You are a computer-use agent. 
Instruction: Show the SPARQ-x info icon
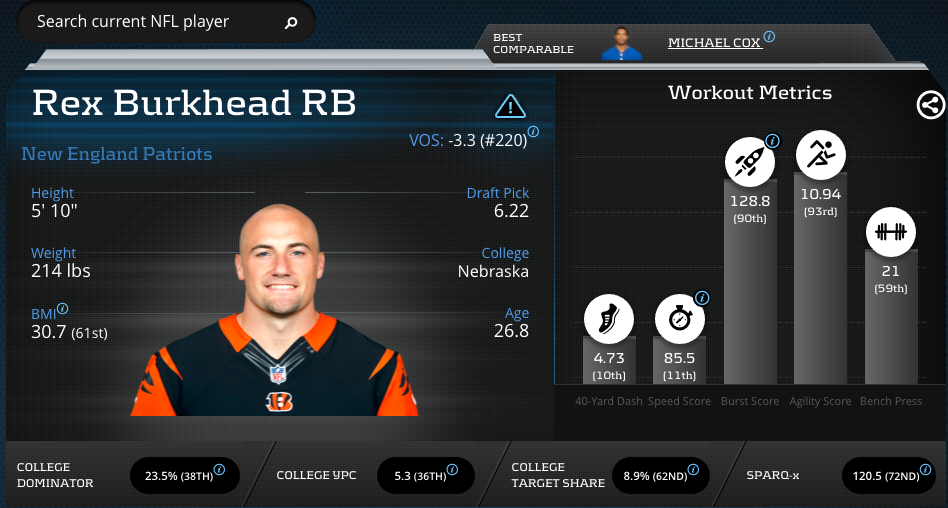point(927,469)
